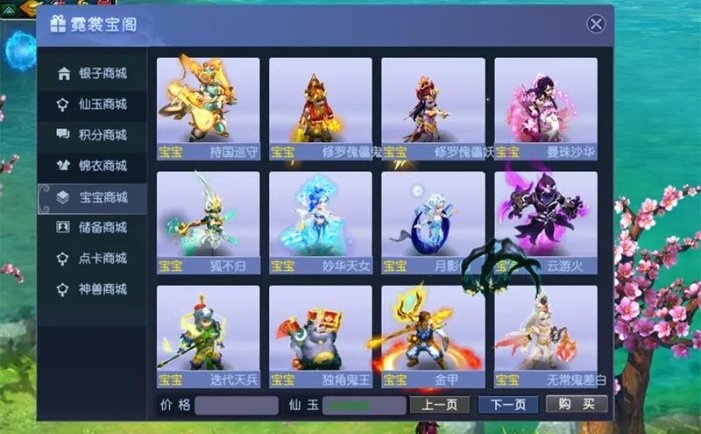Choose the 神兽商城 category
Viewport: 701px width, 434px height.
tap(92, 290)
